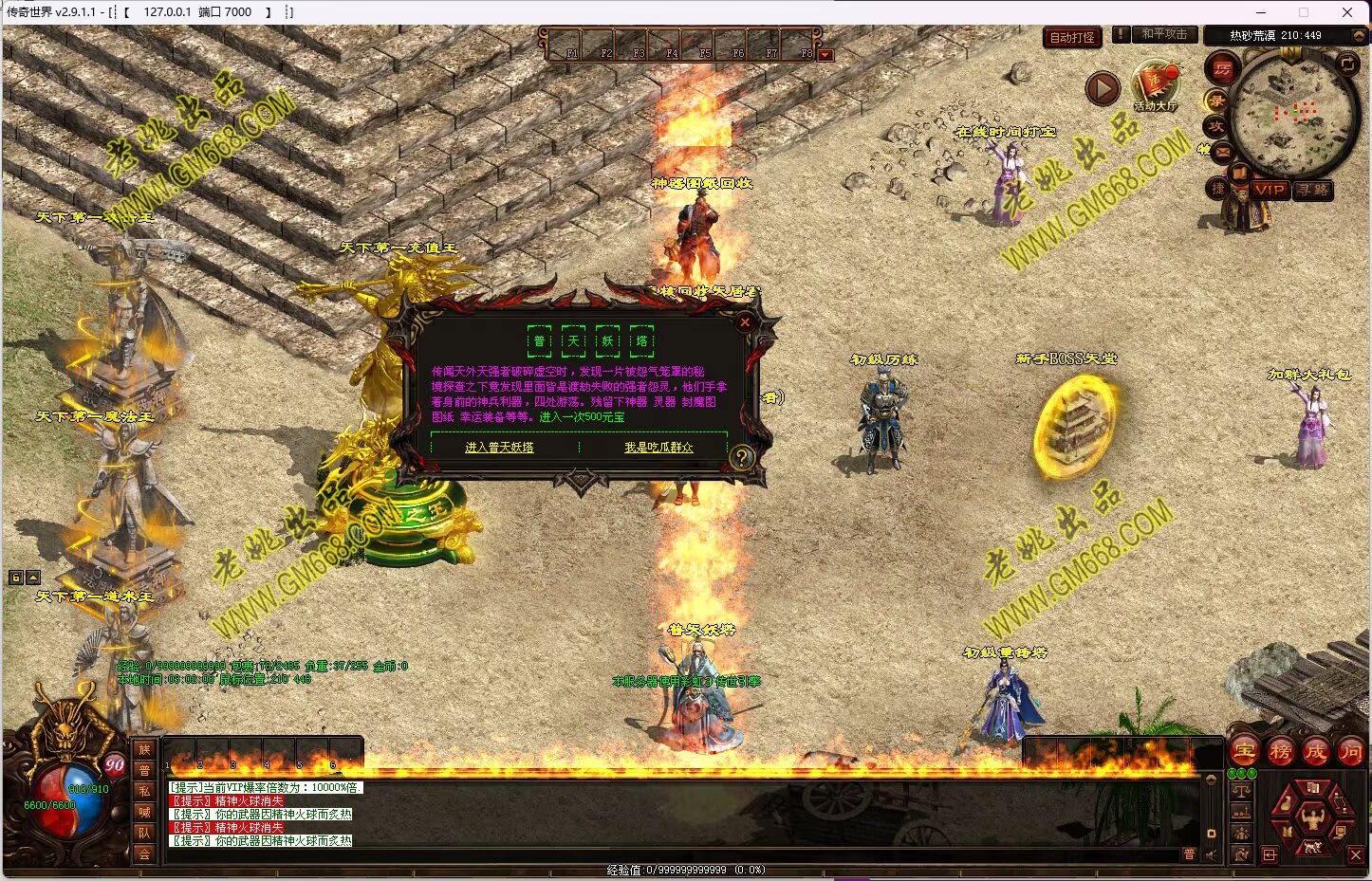The image size is (1372, 881).
Task: Choose 进入普天妖塔 in the dialog
Action: [x=499, y=448]
